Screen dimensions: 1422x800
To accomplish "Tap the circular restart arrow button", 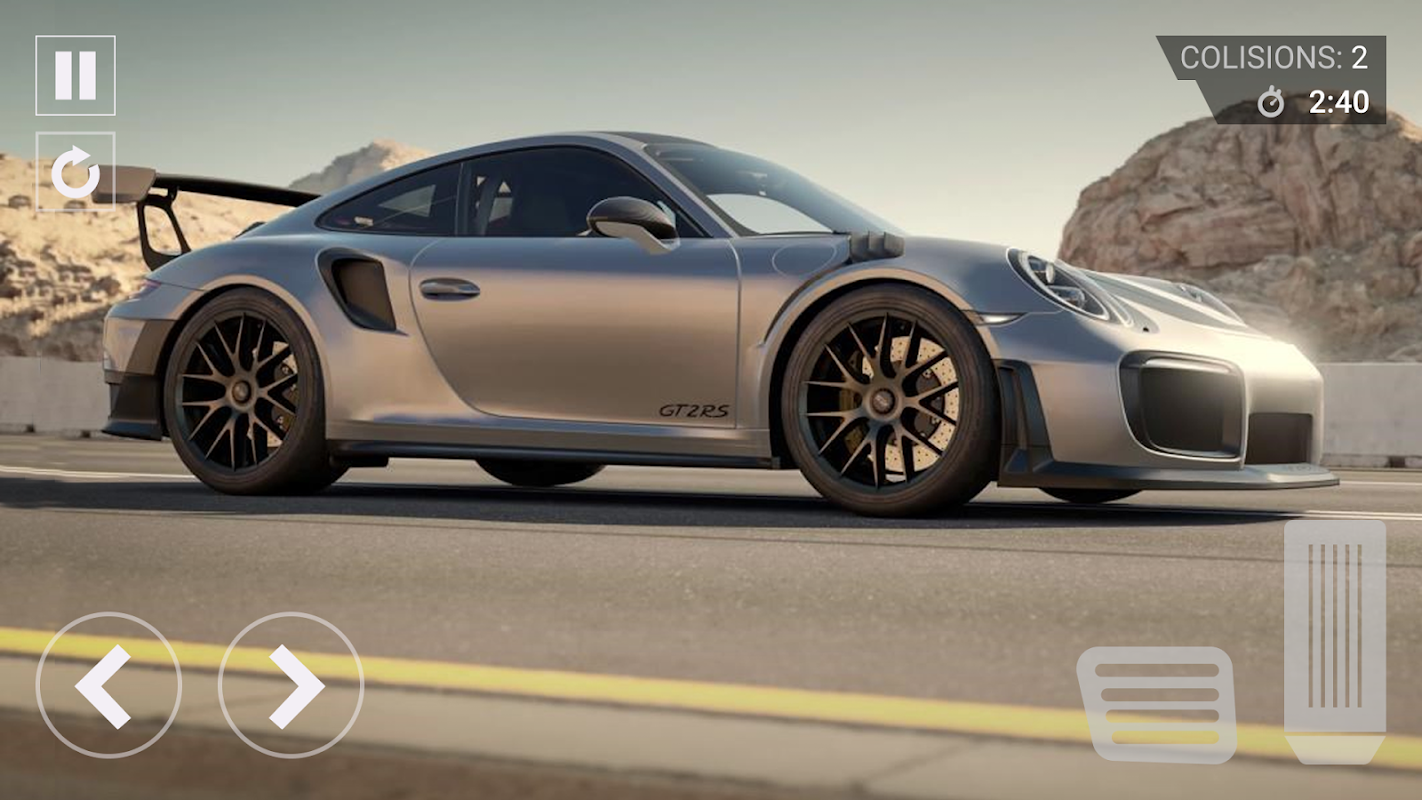I will click(75, 172).
